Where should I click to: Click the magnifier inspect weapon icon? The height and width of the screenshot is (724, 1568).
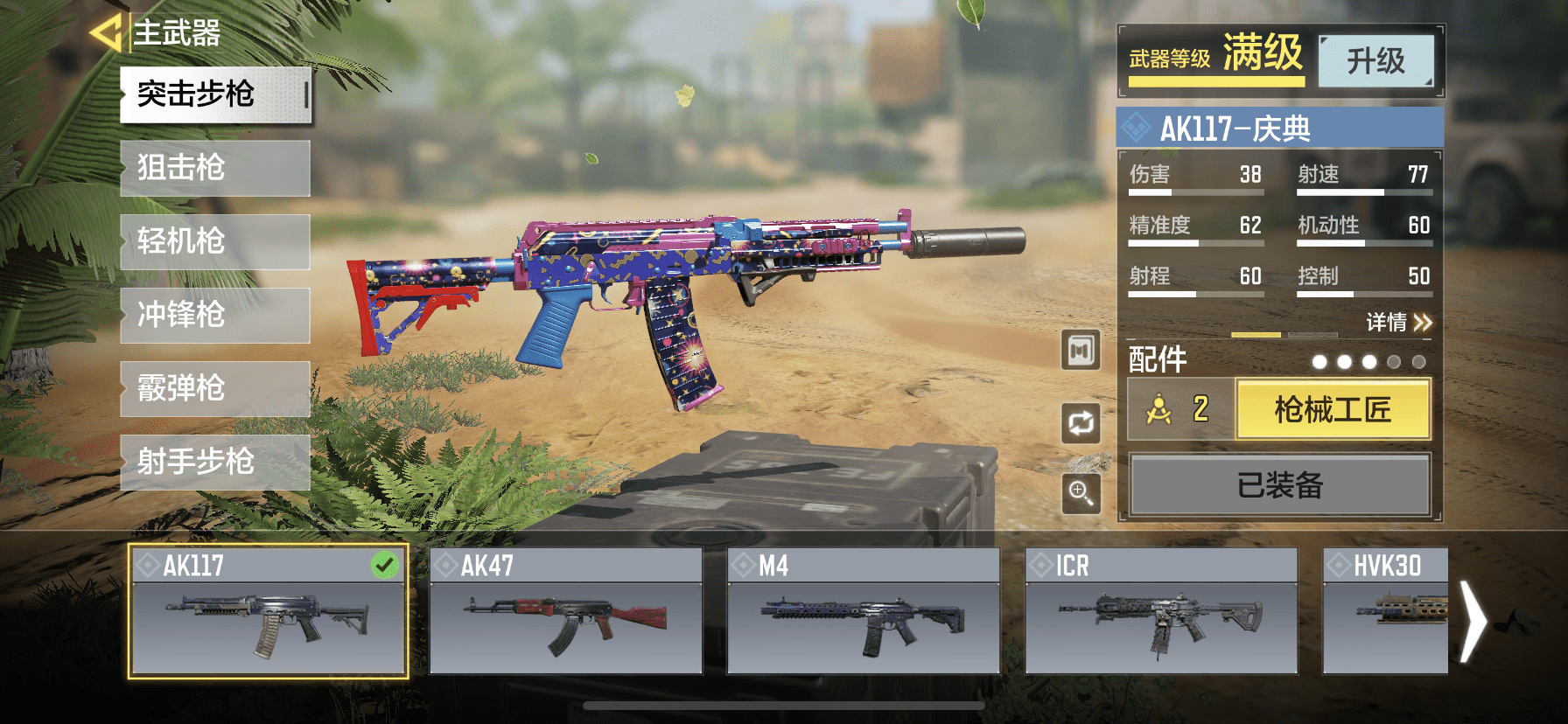[x=1081, y=494]
